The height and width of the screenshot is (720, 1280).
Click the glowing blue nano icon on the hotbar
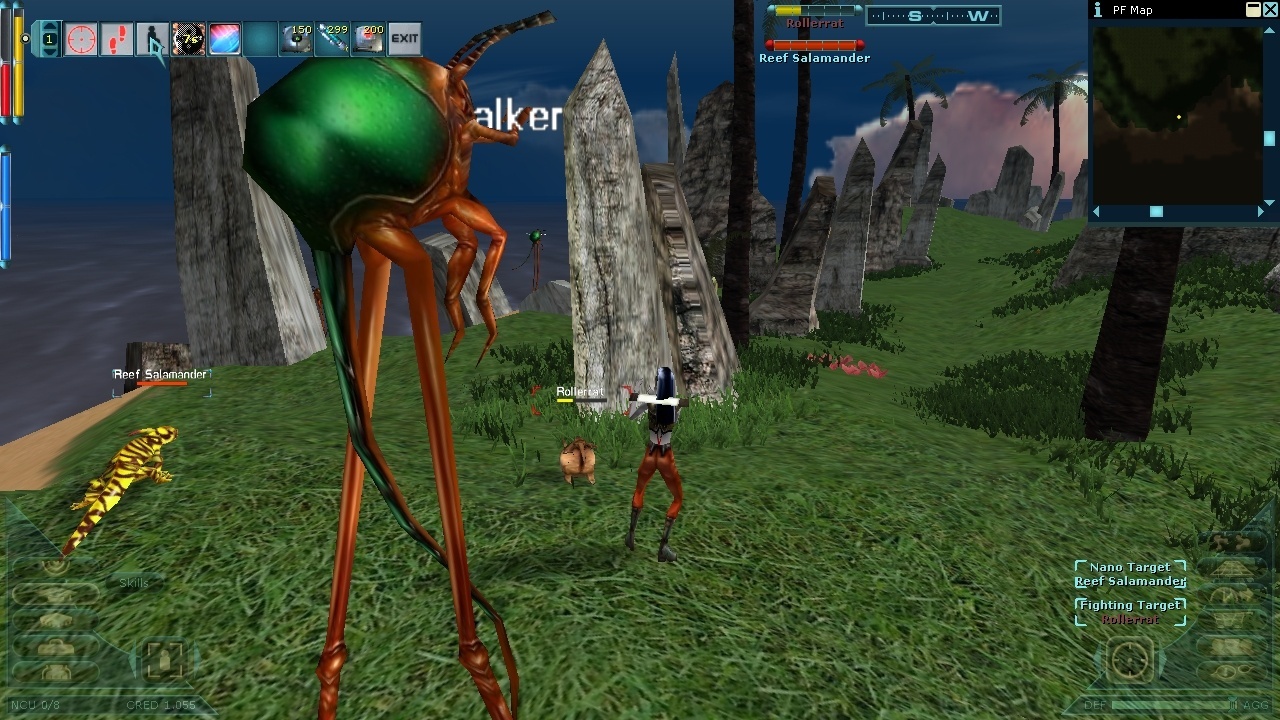(223, 39)
